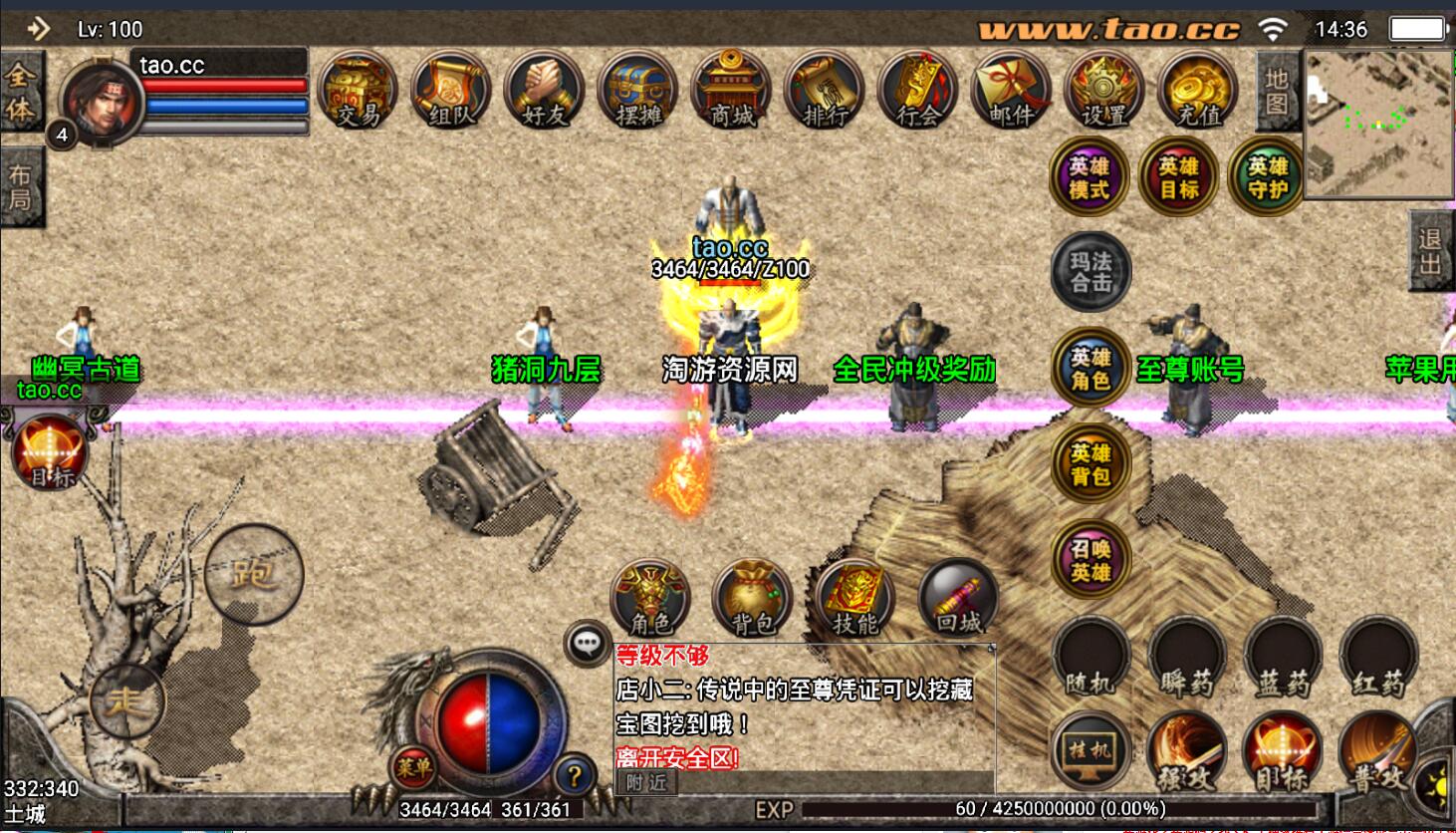Image resolution: width=1456 pixels, height=833 pixels.
Task: View the 排行 rankings scroll icon
Action: (x=825, y=91)
